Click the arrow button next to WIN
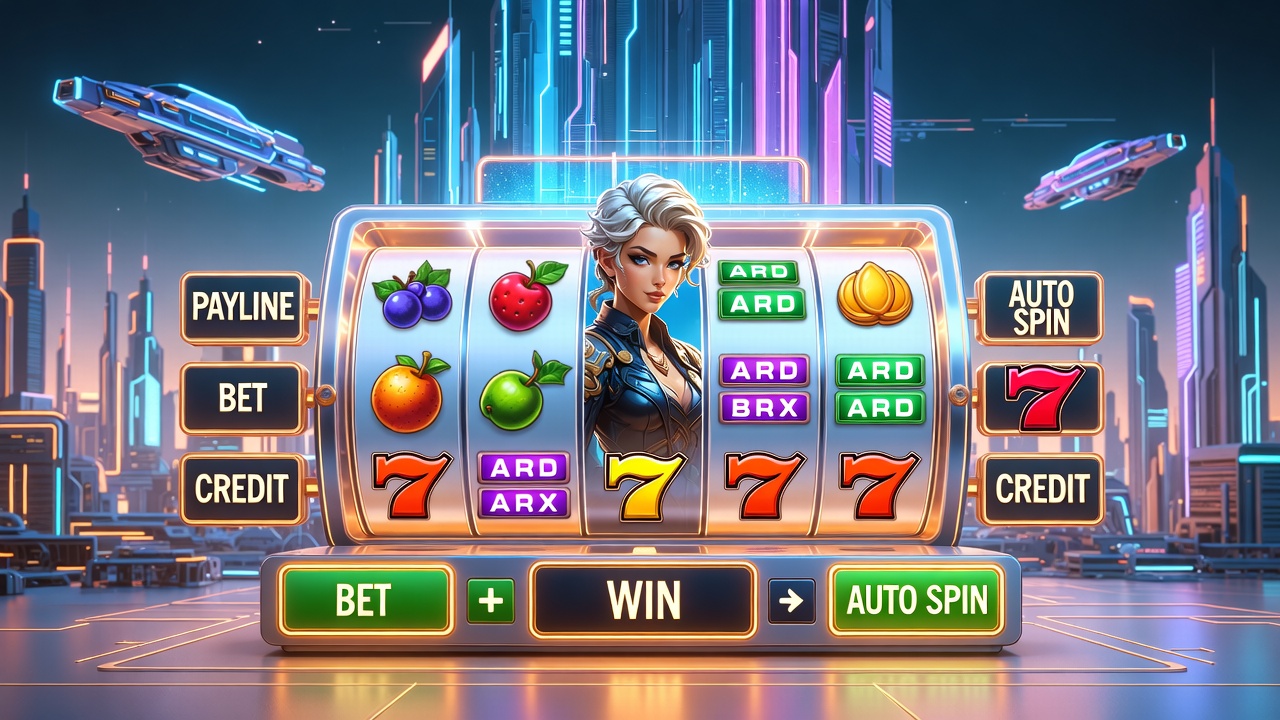Image resolution: width=1280 pixels, height=720 pixels. click(x=791, y=601)
